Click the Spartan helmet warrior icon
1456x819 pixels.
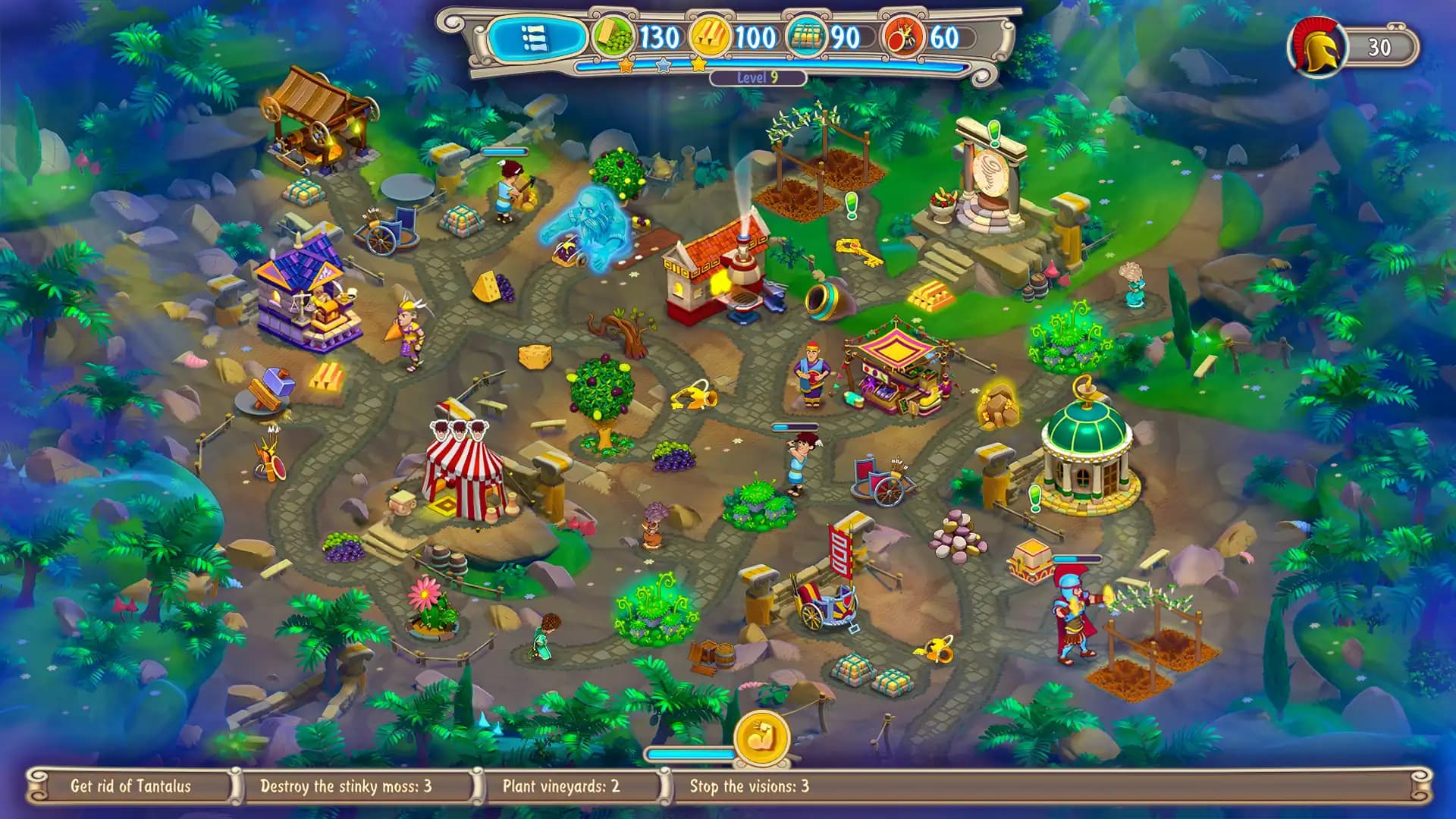pyautogui.click(x=1316, y=46)
